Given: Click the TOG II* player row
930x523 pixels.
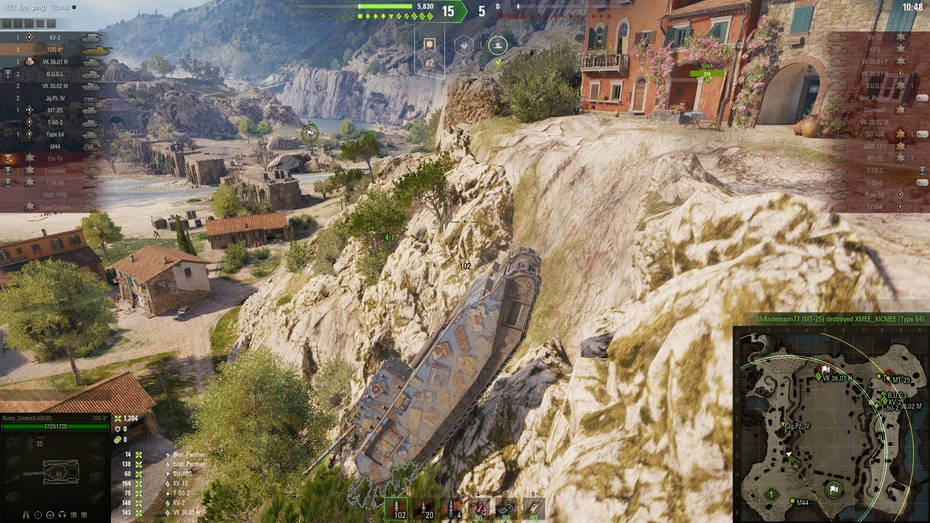Looking at the screenshot, I should (55, 49).
